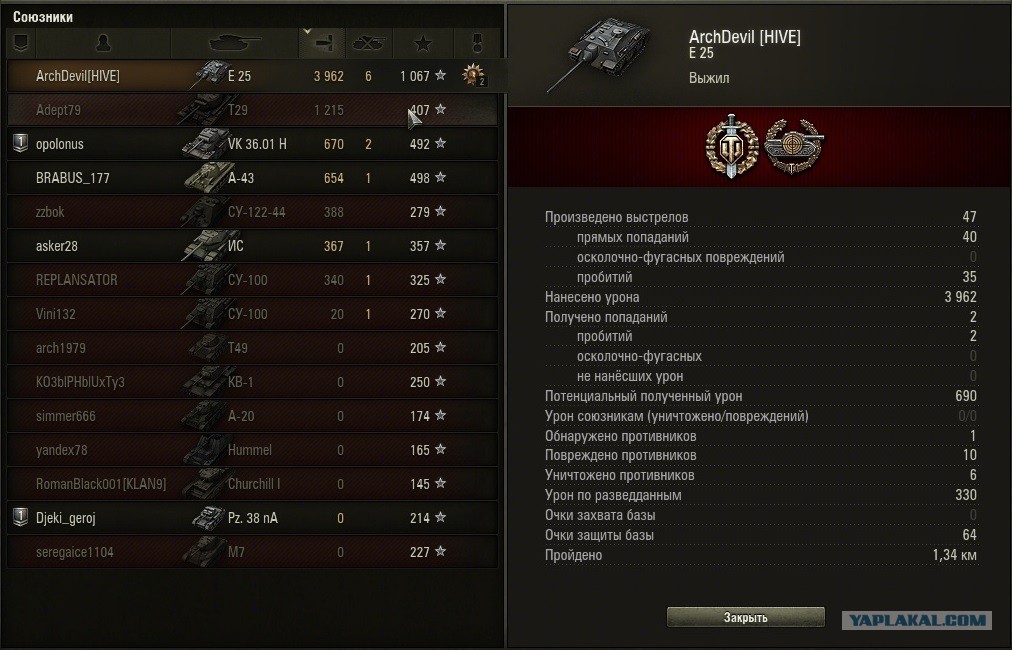Close the battle results with Закрыть
The image size is (1012, 650).
coord(745,617)
